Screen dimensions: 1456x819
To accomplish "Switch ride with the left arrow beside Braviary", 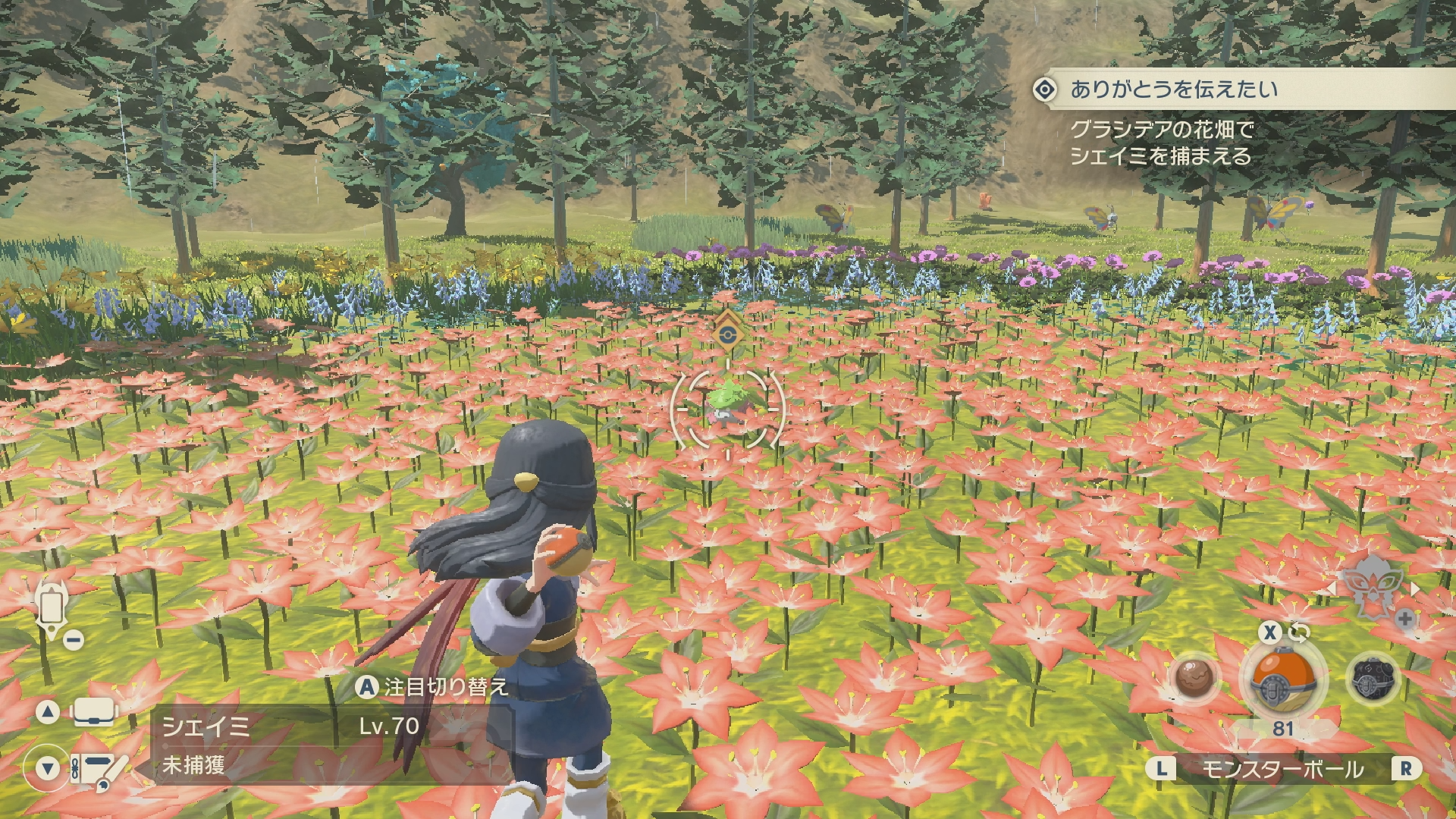I will pos(1331,589).
